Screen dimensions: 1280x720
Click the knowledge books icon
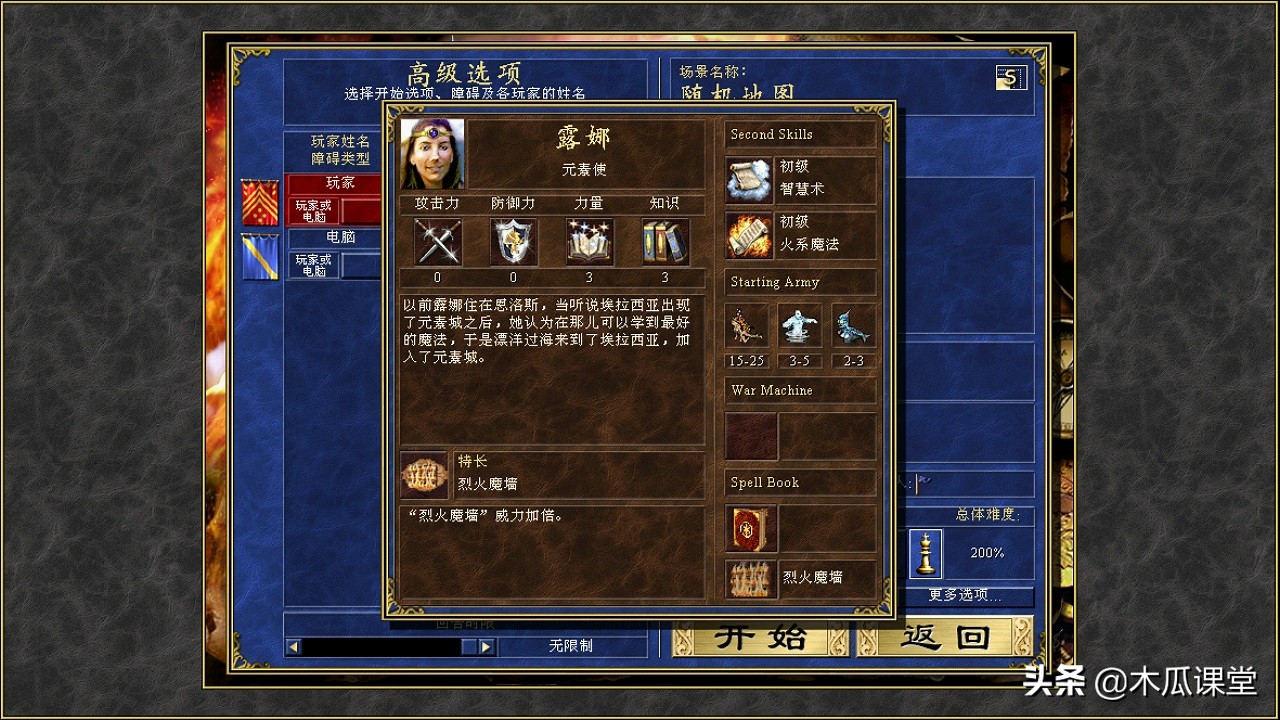[x=663, y=242]
